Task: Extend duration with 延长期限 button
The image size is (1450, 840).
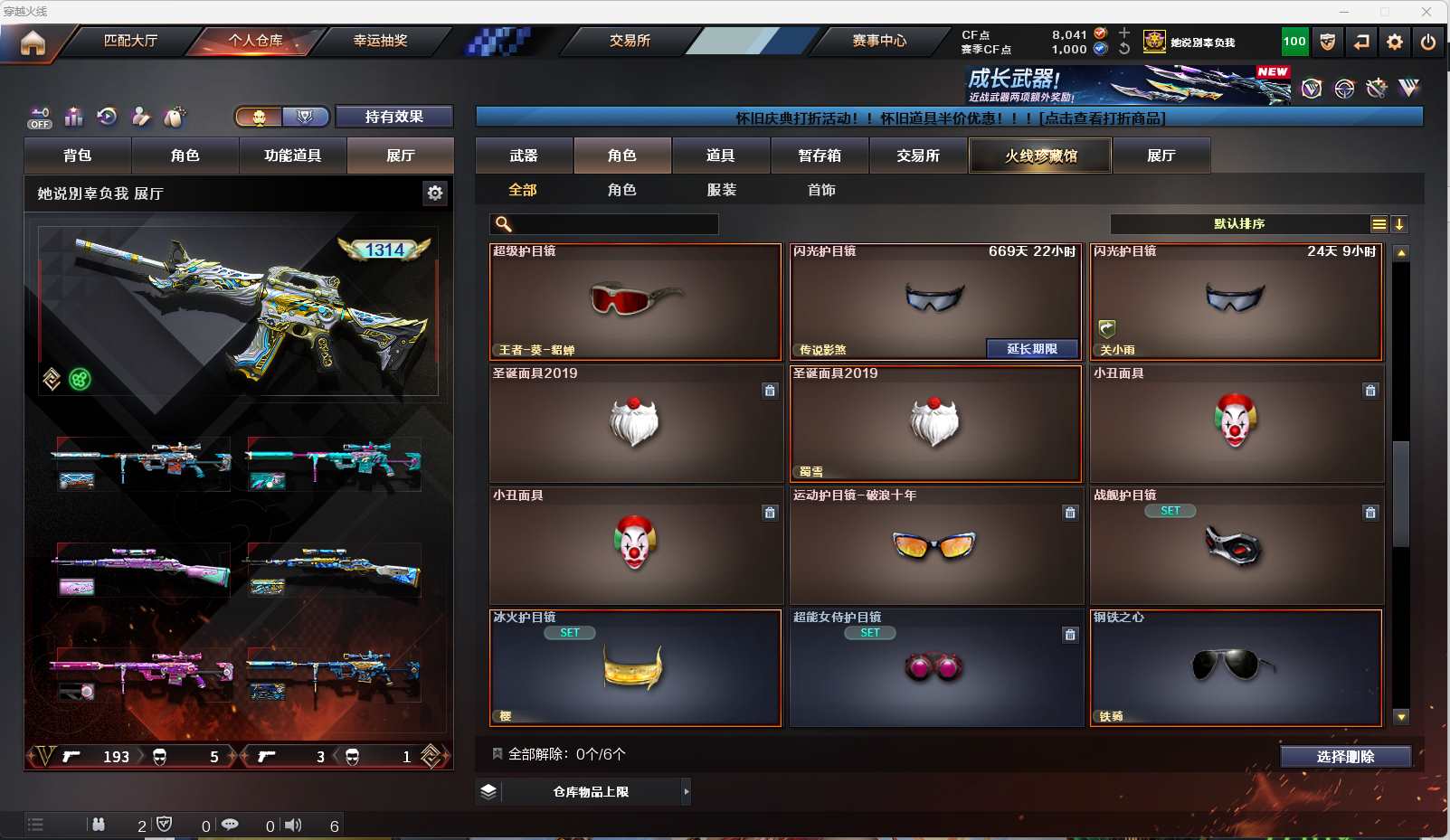Action: point(1032,349)
